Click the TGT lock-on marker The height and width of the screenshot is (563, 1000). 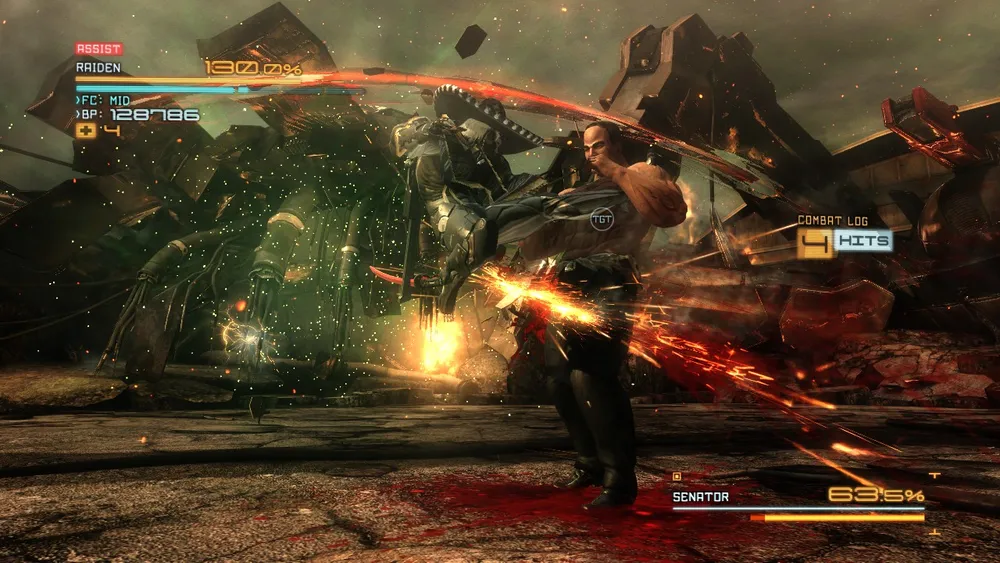pyautogui.click(x=602, y=218)
